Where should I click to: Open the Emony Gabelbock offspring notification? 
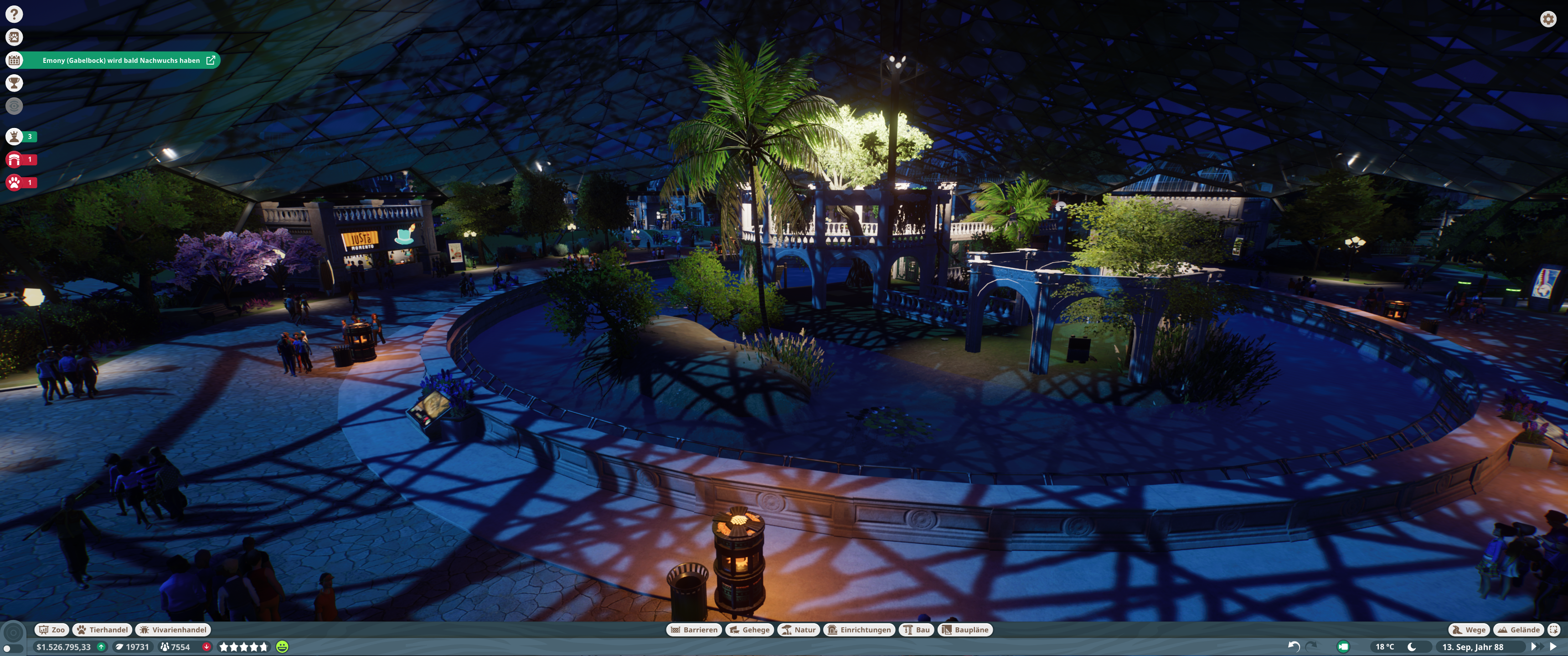coord(121,60)
